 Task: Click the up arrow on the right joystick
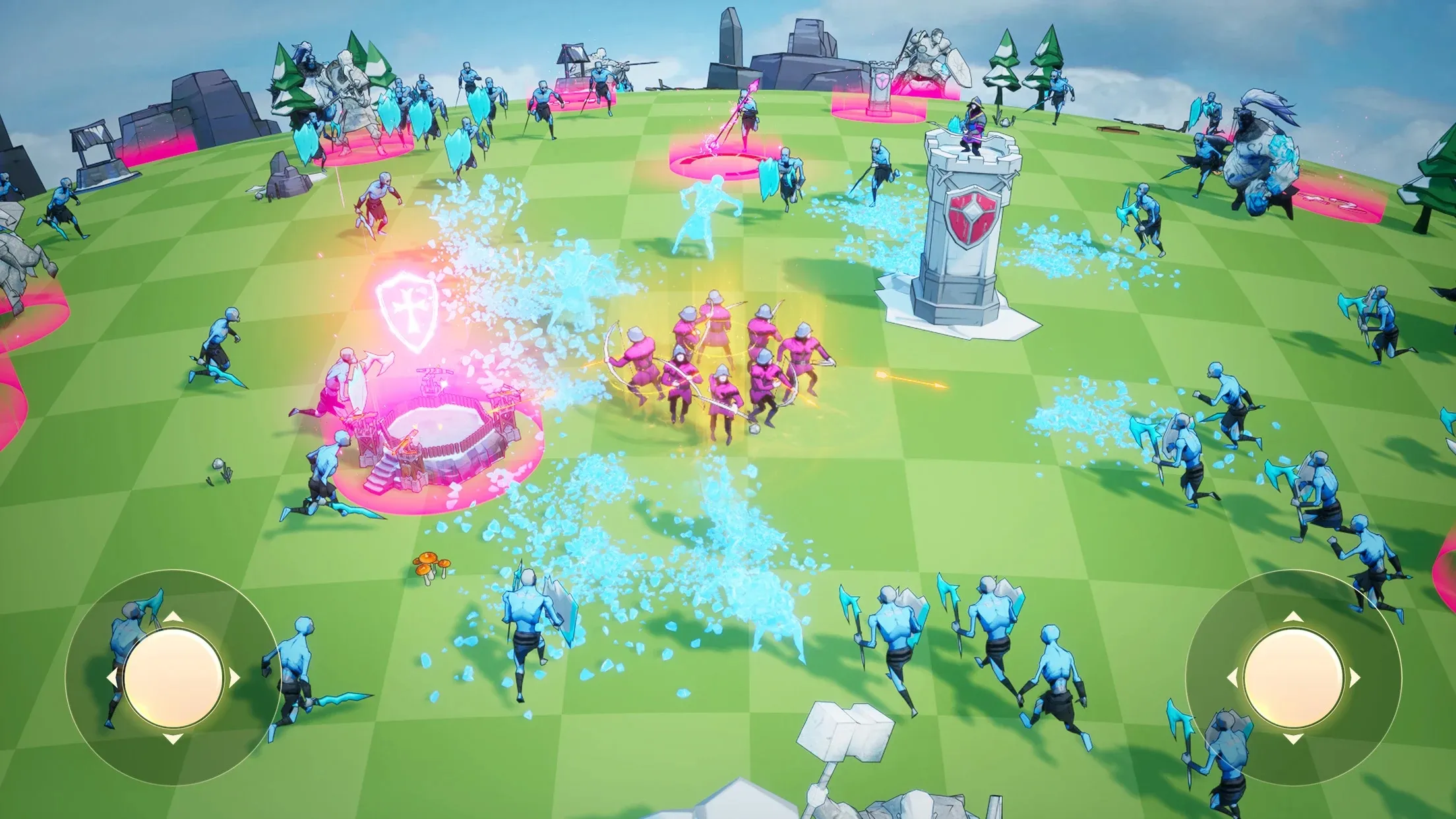(1292, 617)
